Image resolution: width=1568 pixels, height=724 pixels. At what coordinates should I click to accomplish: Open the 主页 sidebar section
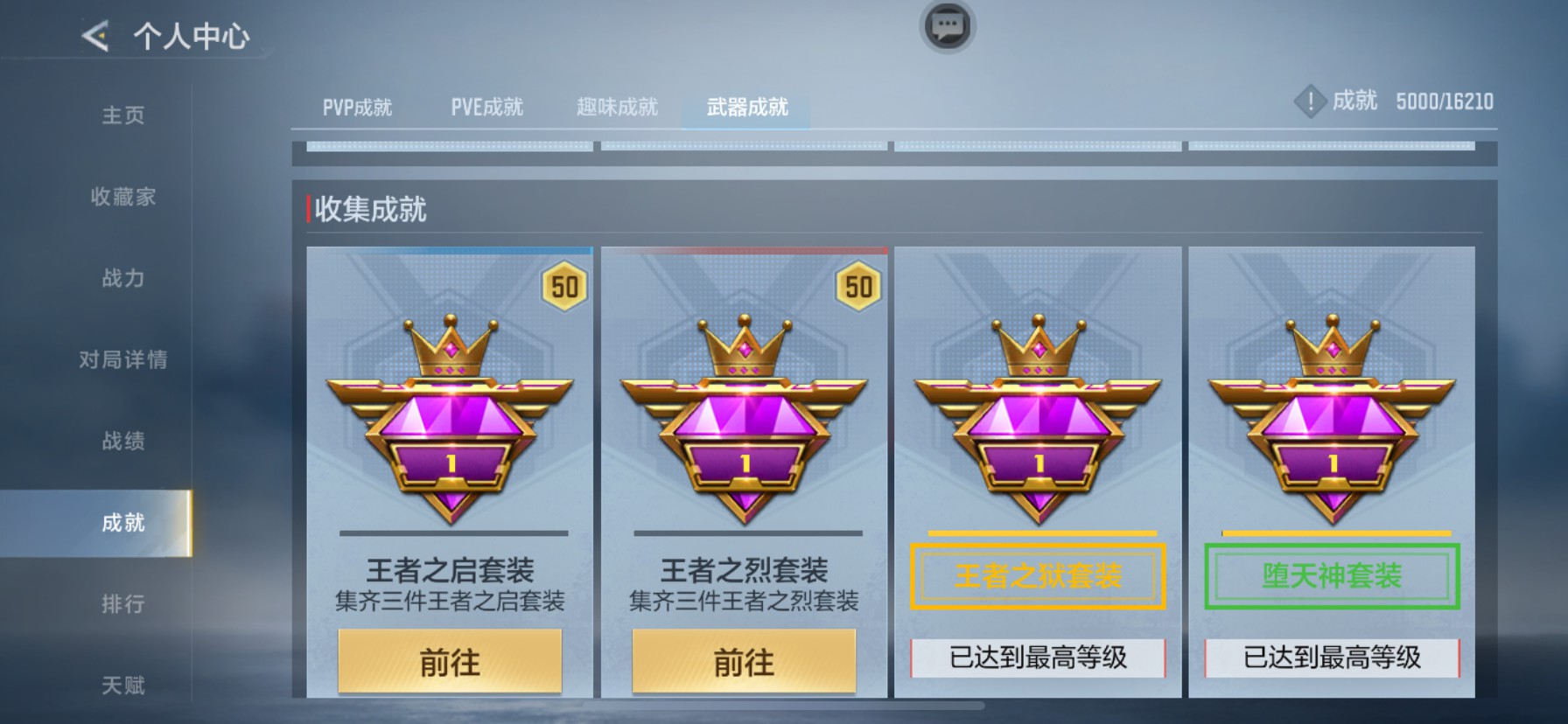click(121, 115)
